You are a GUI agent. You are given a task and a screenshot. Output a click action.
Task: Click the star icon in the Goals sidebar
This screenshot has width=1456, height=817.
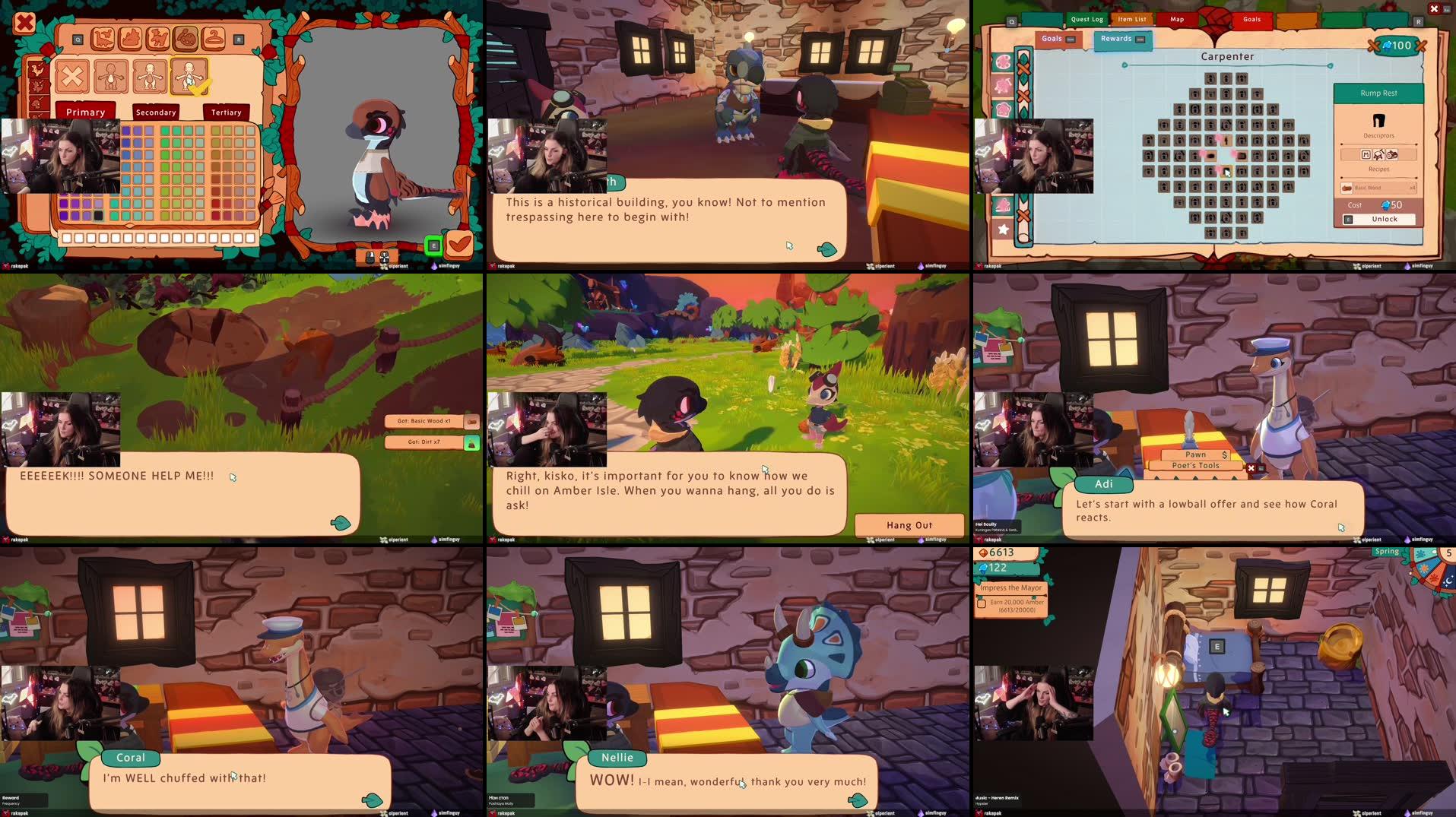[x=1004, y=228]
